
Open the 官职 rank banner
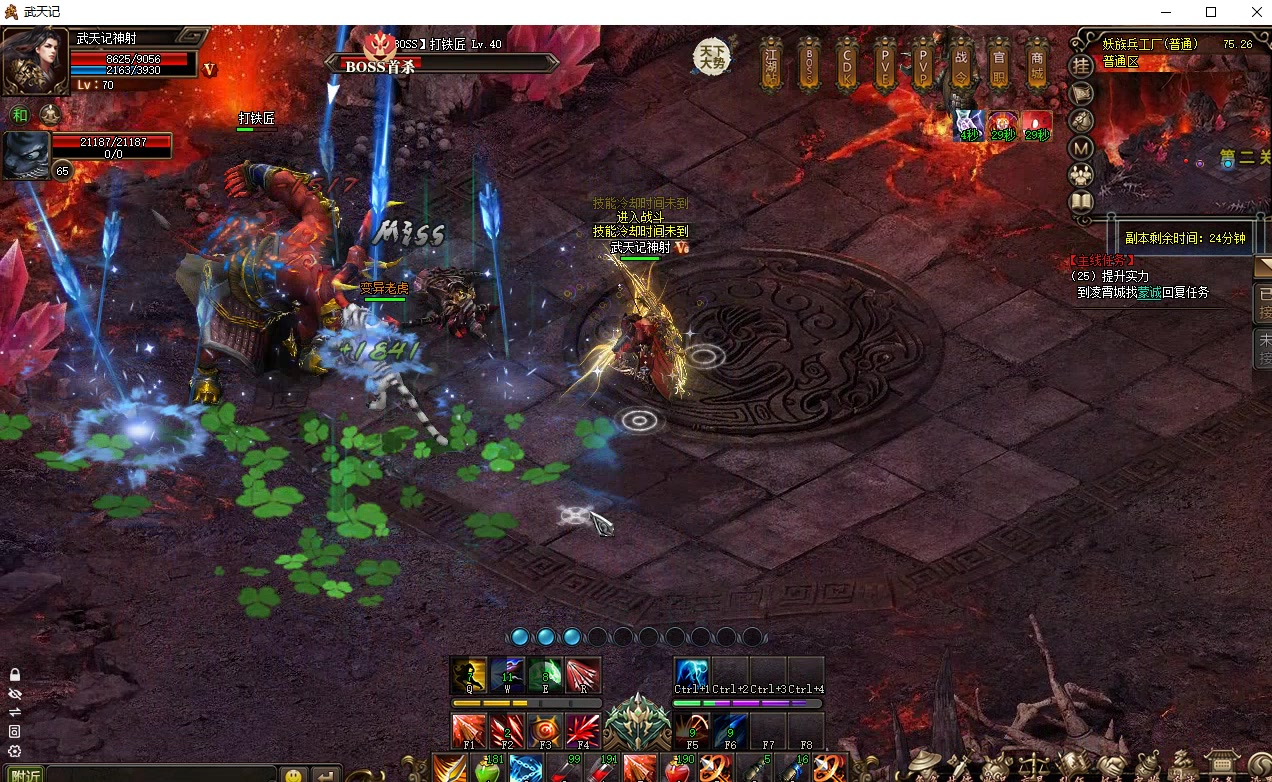tap(998, 64)
